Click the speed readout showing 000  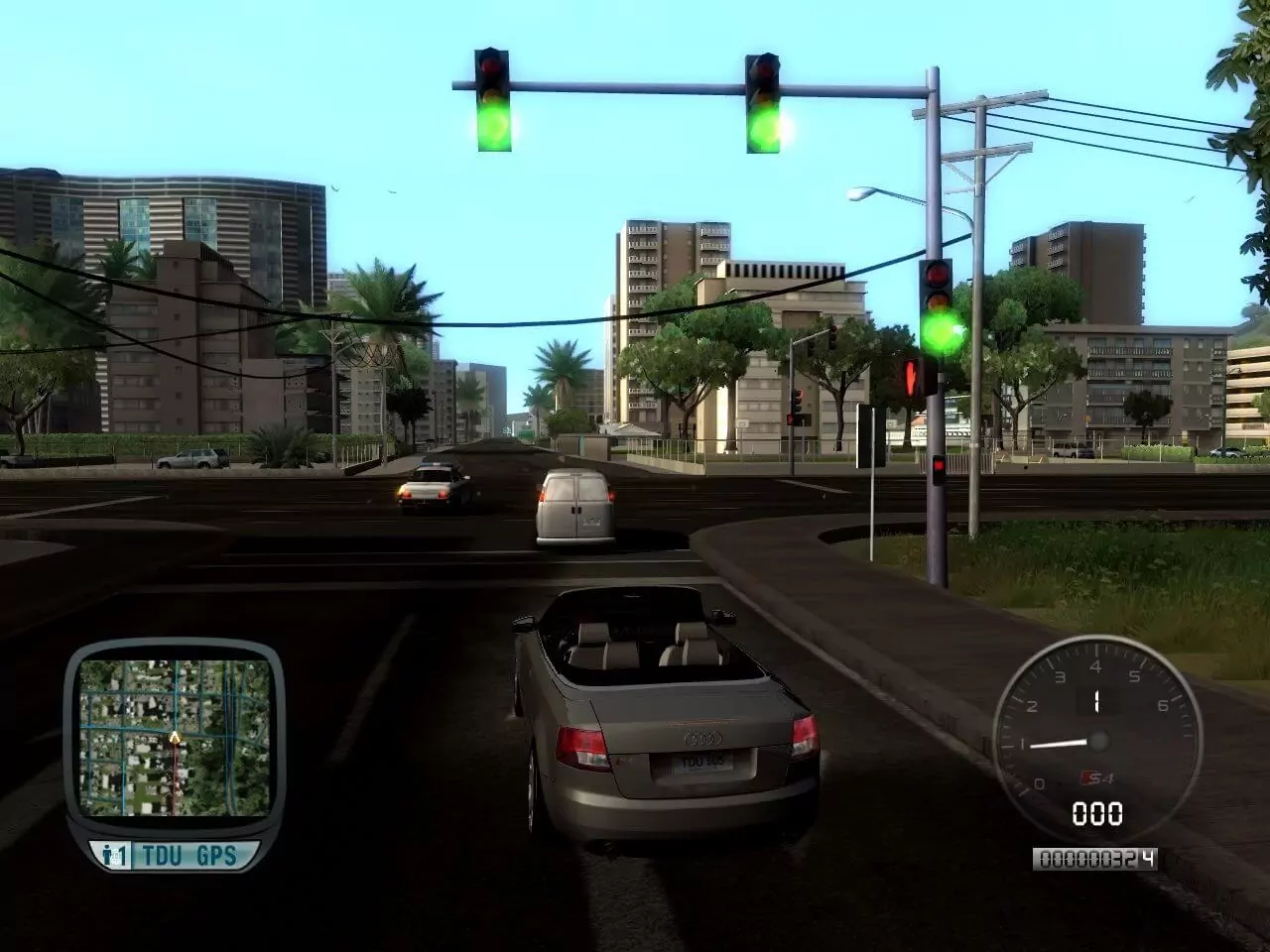tap(1095, 816)
